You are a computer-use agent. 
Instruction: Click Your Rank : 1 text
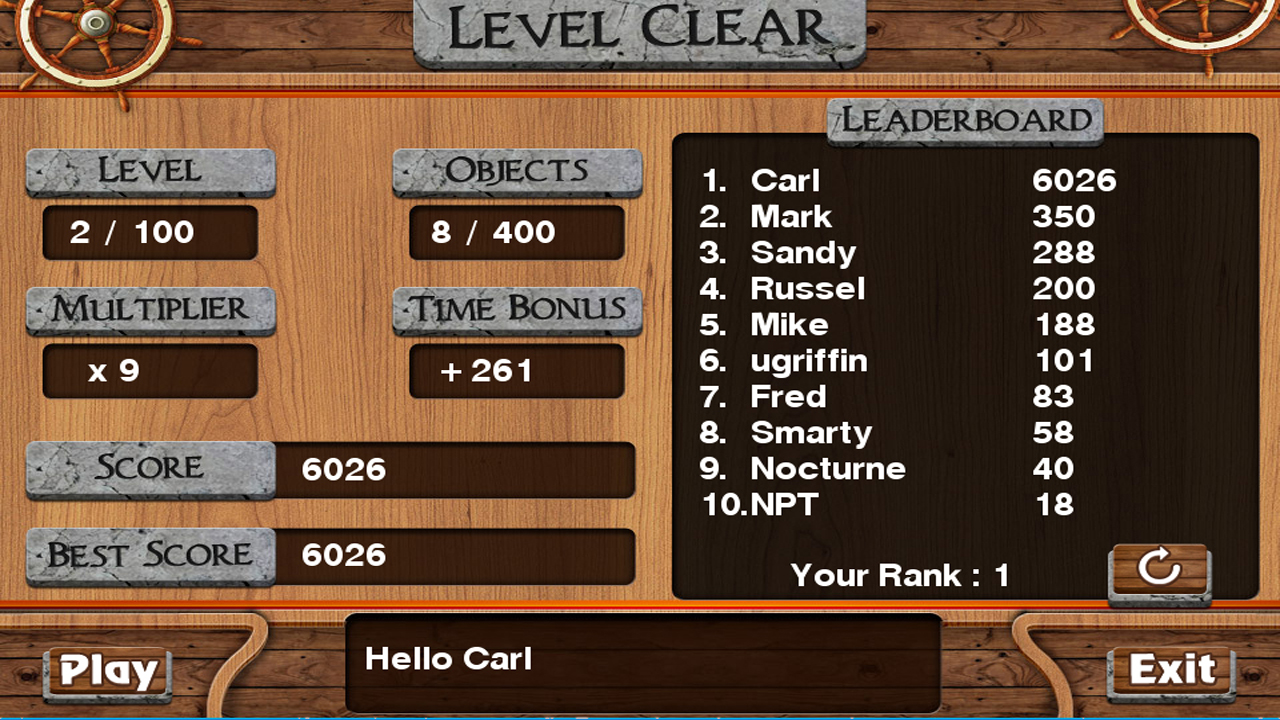898,575
